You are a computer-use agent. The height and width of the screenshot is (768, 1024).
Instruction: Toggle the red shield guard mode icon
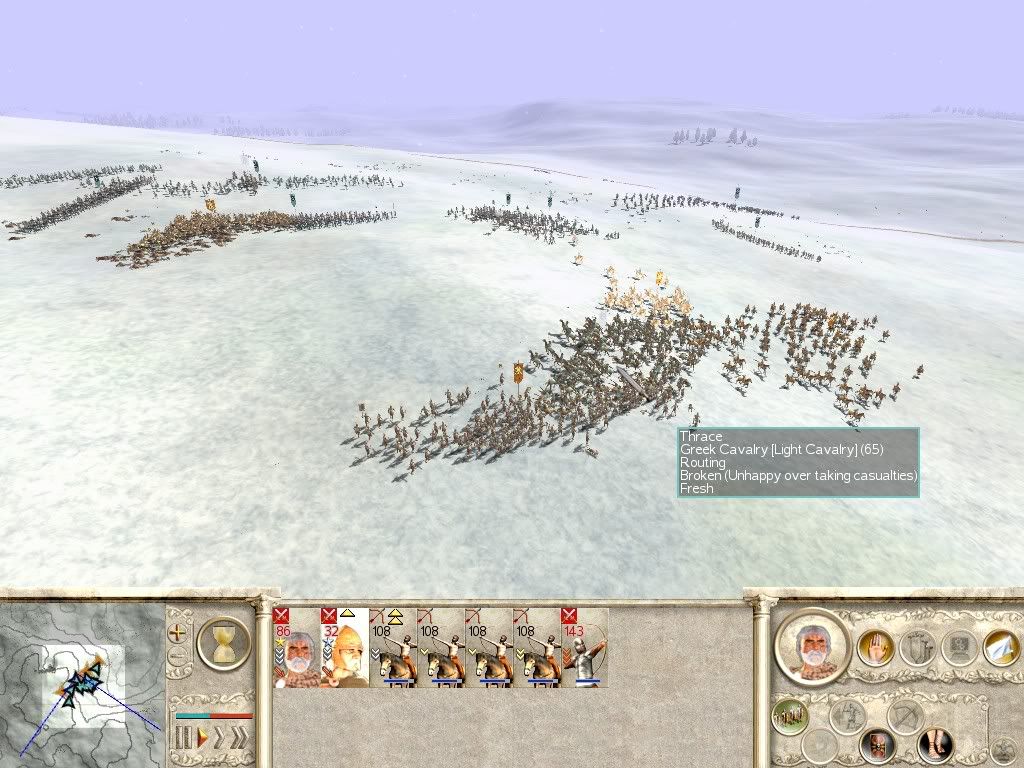pyautogui.click(x=877, y=745)
